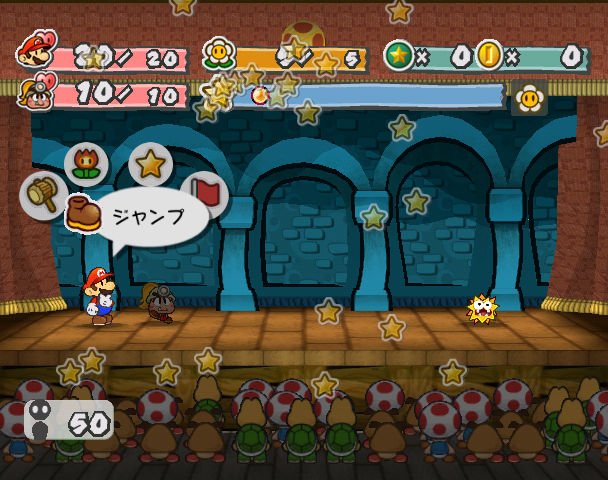The image size is (608, 480).
Task: Choose the boot jump command
Action: [84, 214]
